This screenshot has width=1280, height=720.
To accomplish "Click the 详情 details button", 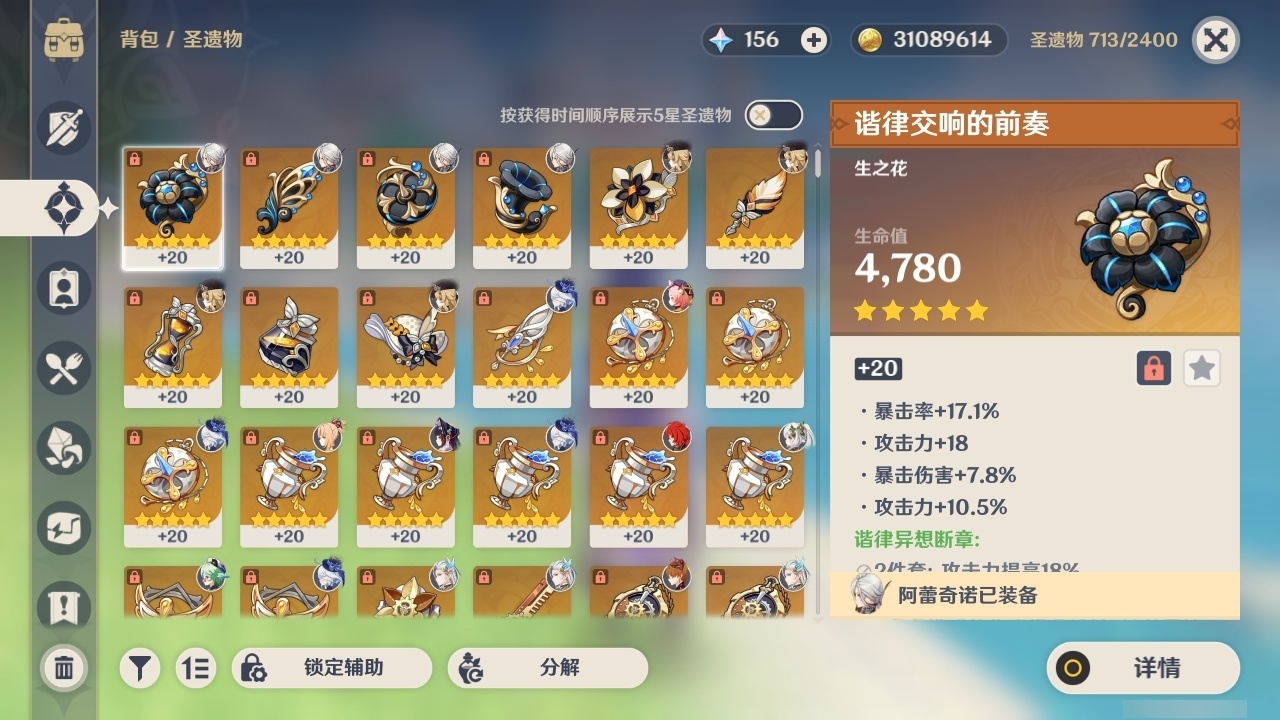I will tap(1142, 667).
